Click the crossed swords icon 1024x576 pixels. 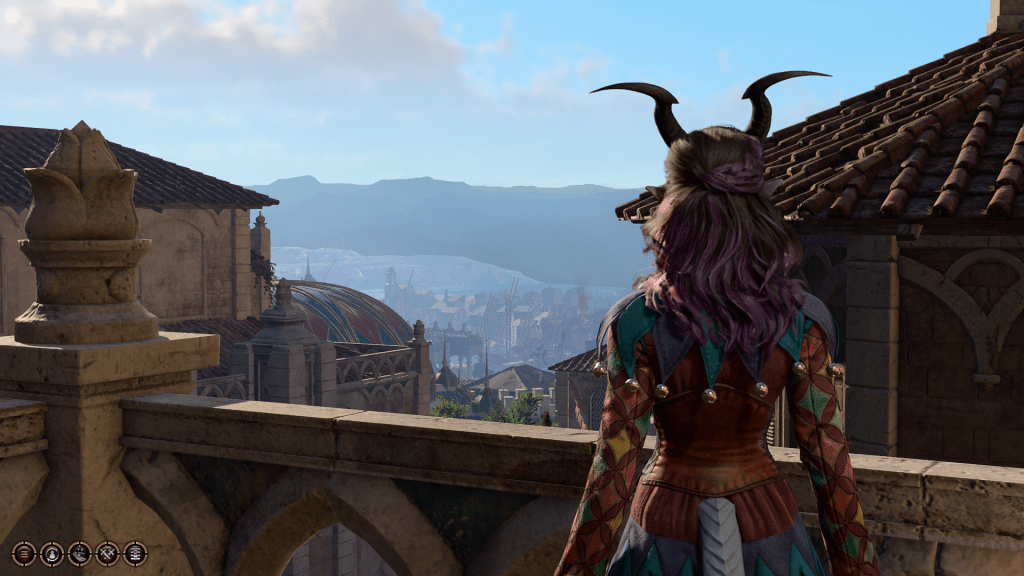tap(107, 554)
